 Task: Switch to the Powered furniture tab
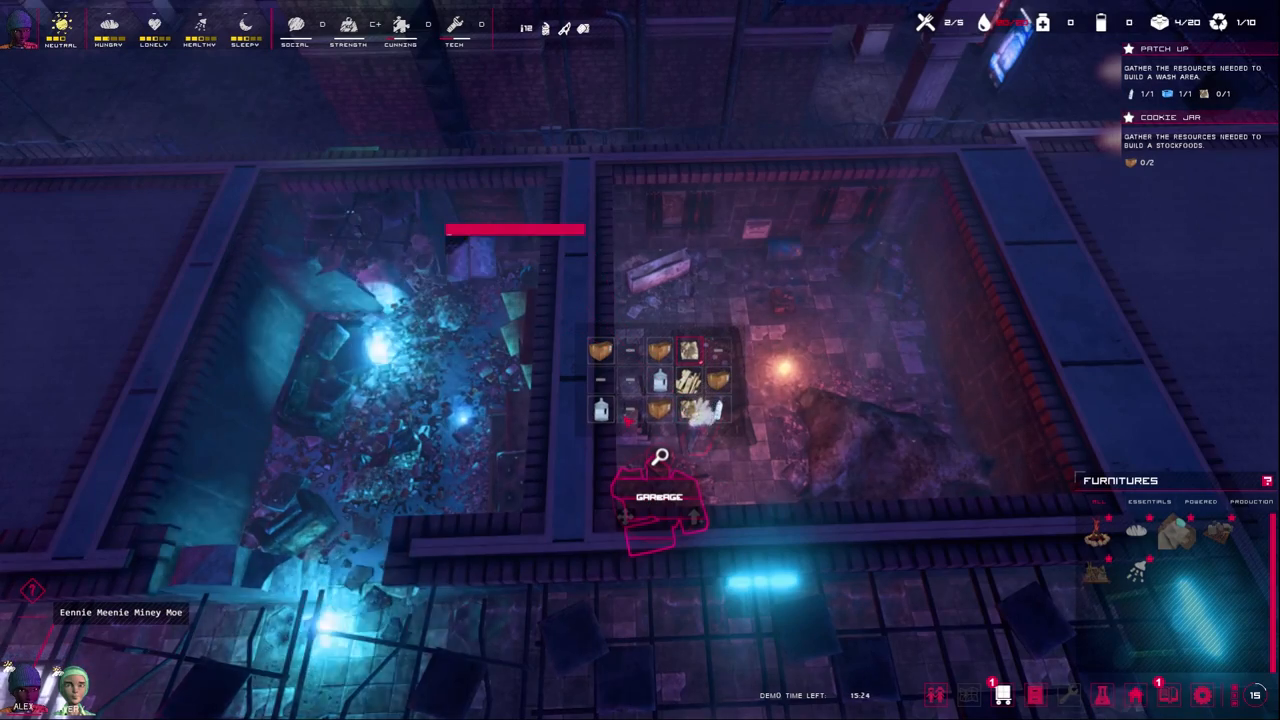coord(1201,502)
